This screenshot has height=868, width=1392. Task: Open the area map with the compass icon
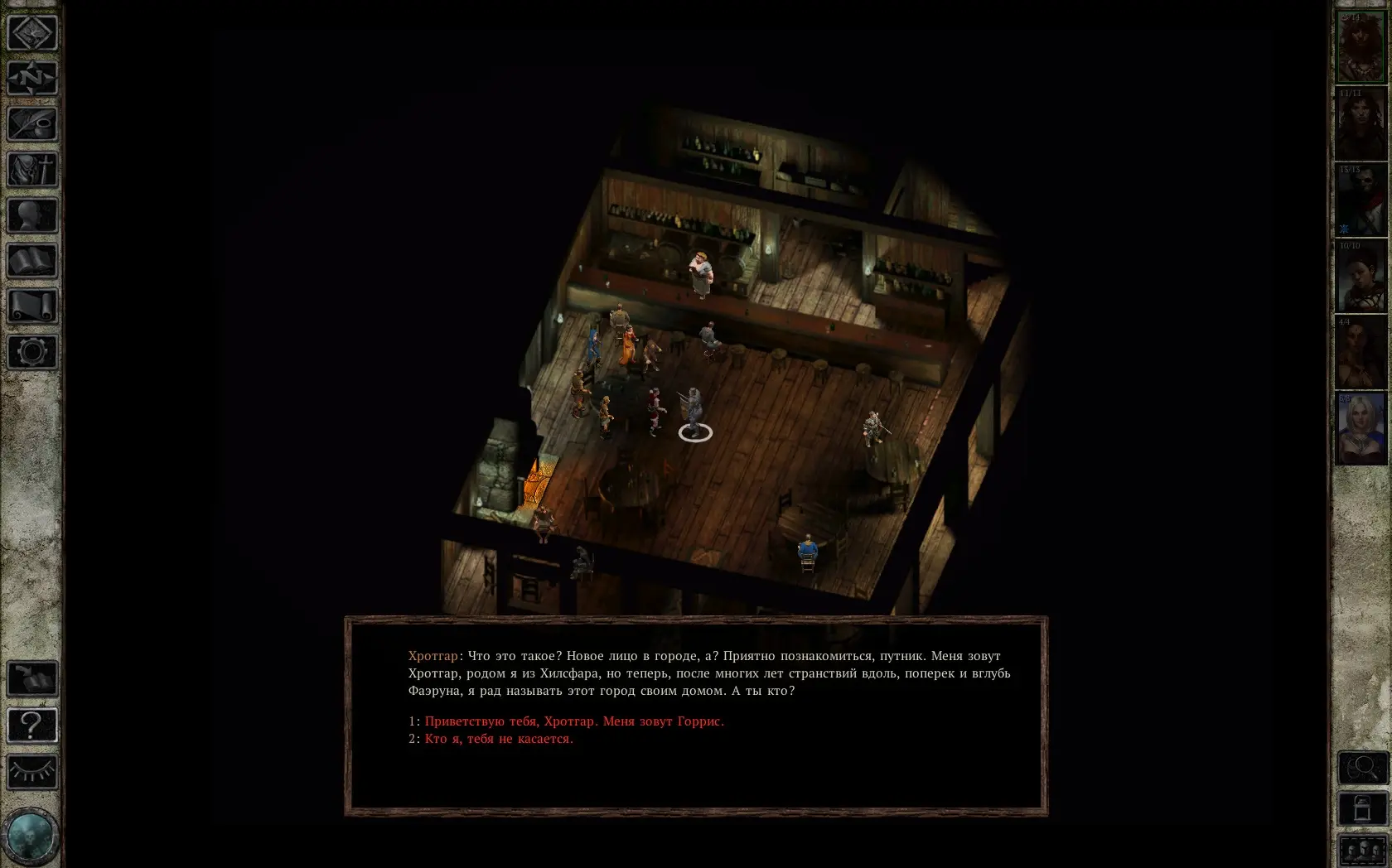pos(32,79)
